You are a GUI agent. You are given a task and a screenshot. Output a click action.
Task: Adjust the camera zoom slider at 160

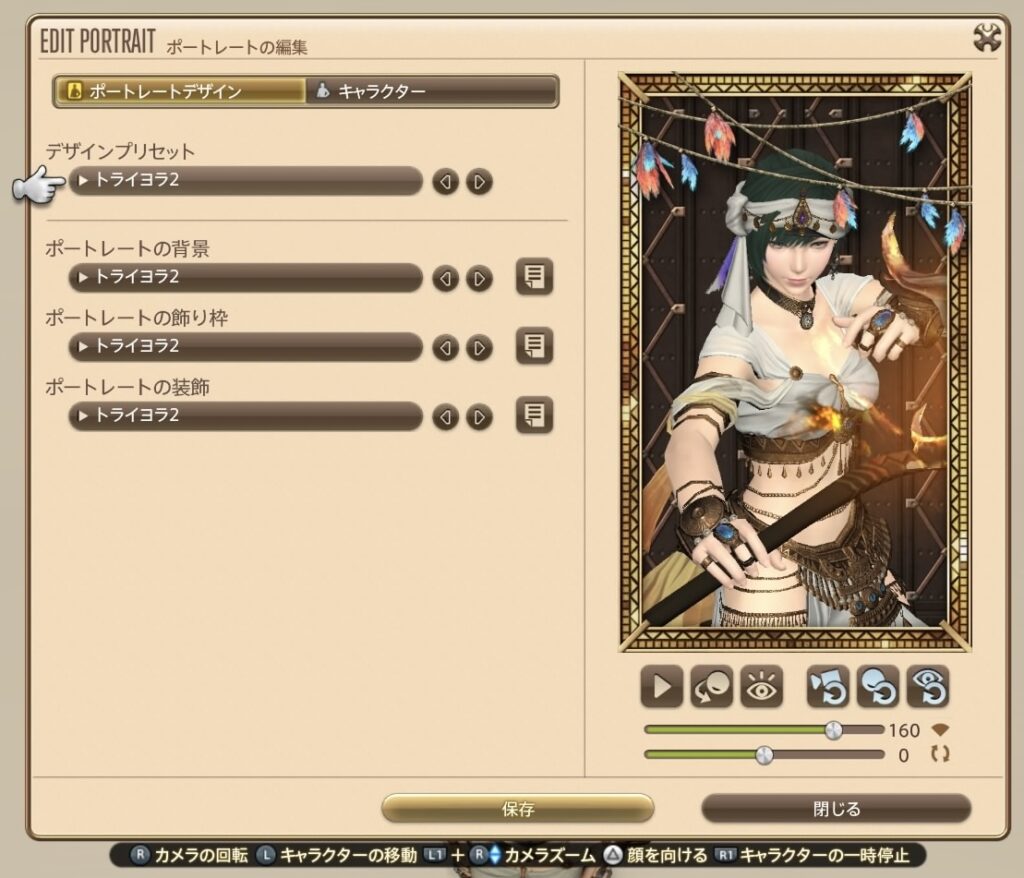[833, 730]
